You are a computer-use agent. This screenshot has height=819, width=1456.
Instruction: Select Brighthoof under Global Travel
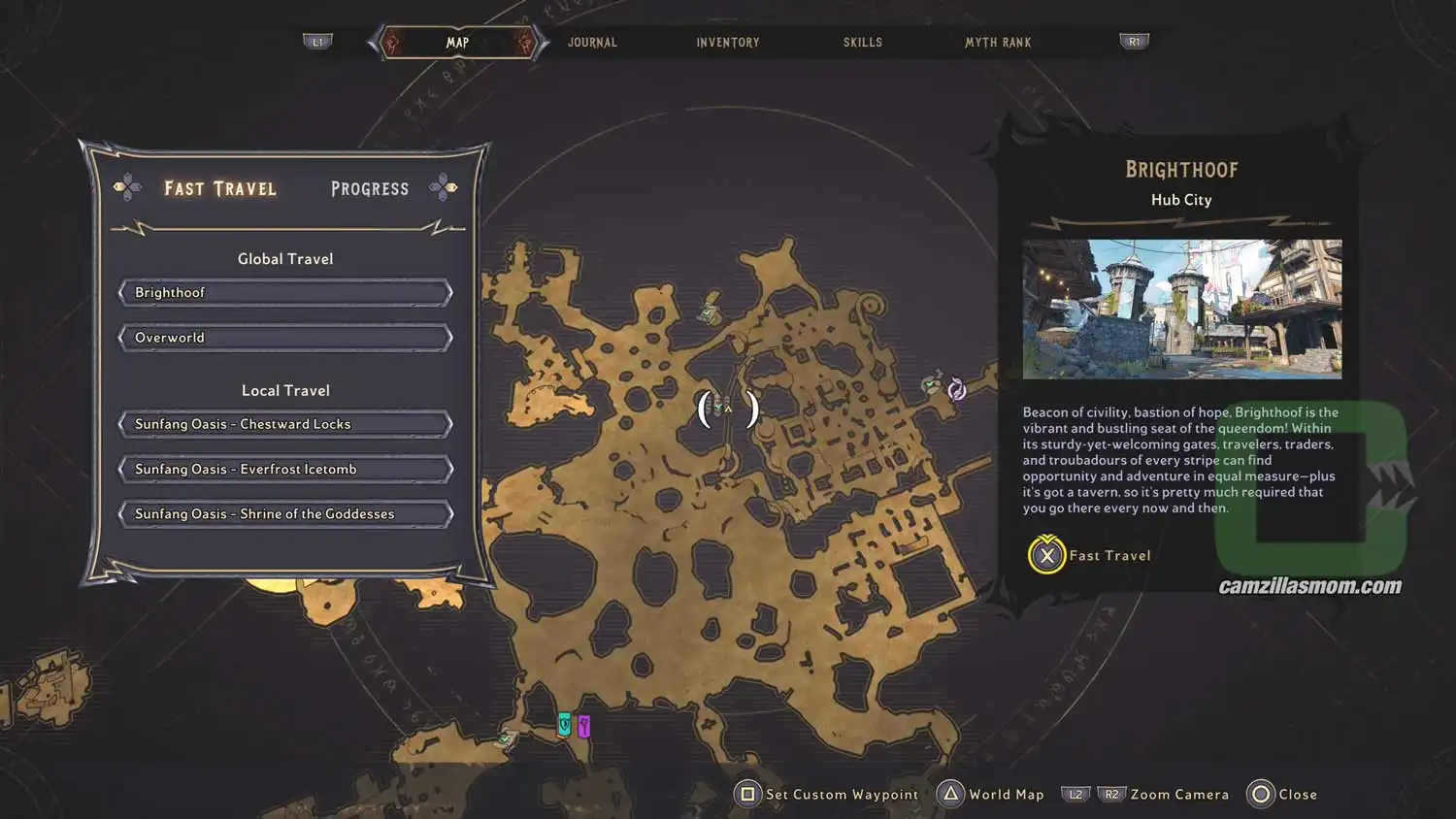coord(284,292)
